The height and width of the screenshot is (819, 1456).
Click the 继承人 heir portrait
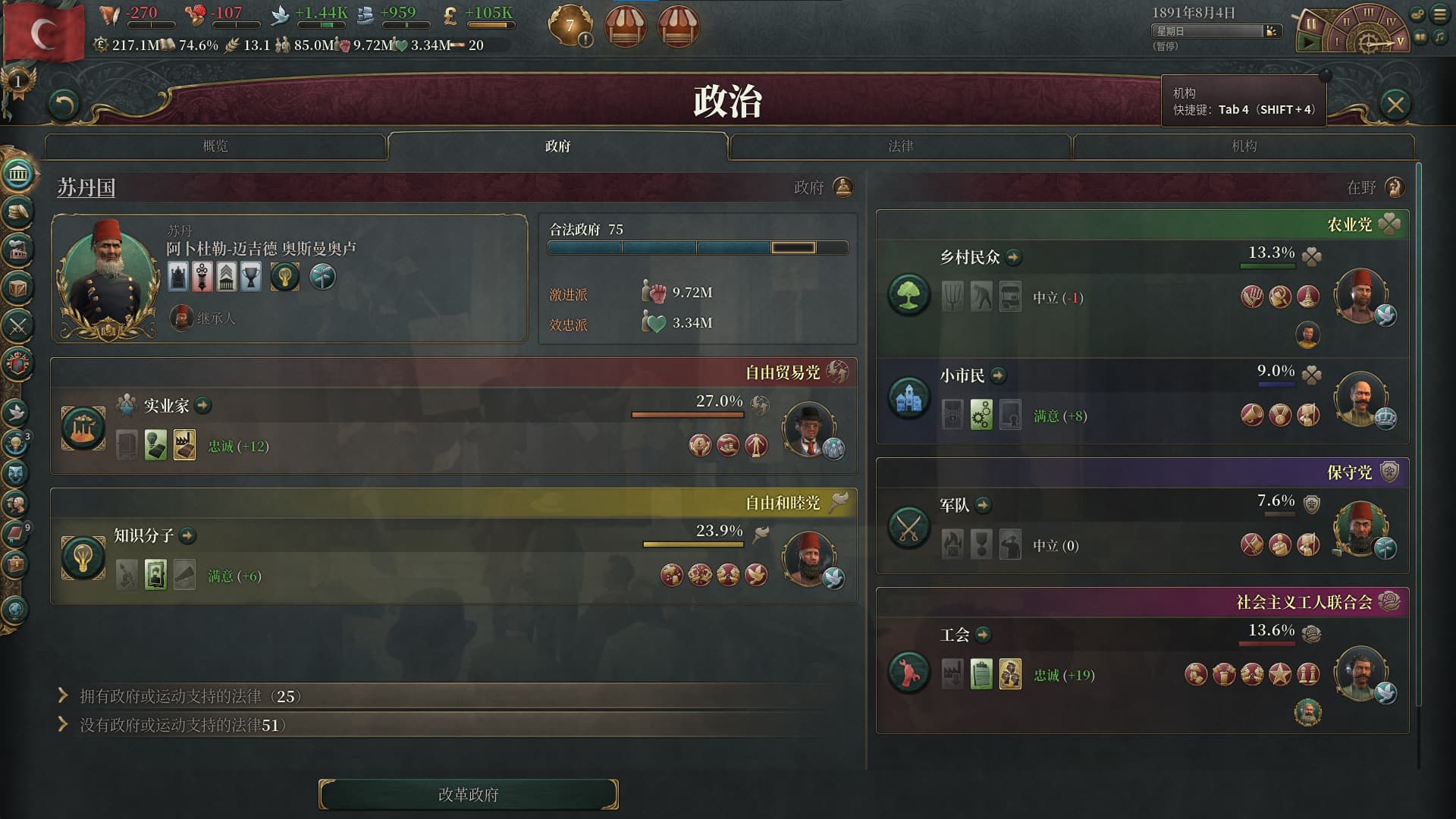click(x=181, y=318)
